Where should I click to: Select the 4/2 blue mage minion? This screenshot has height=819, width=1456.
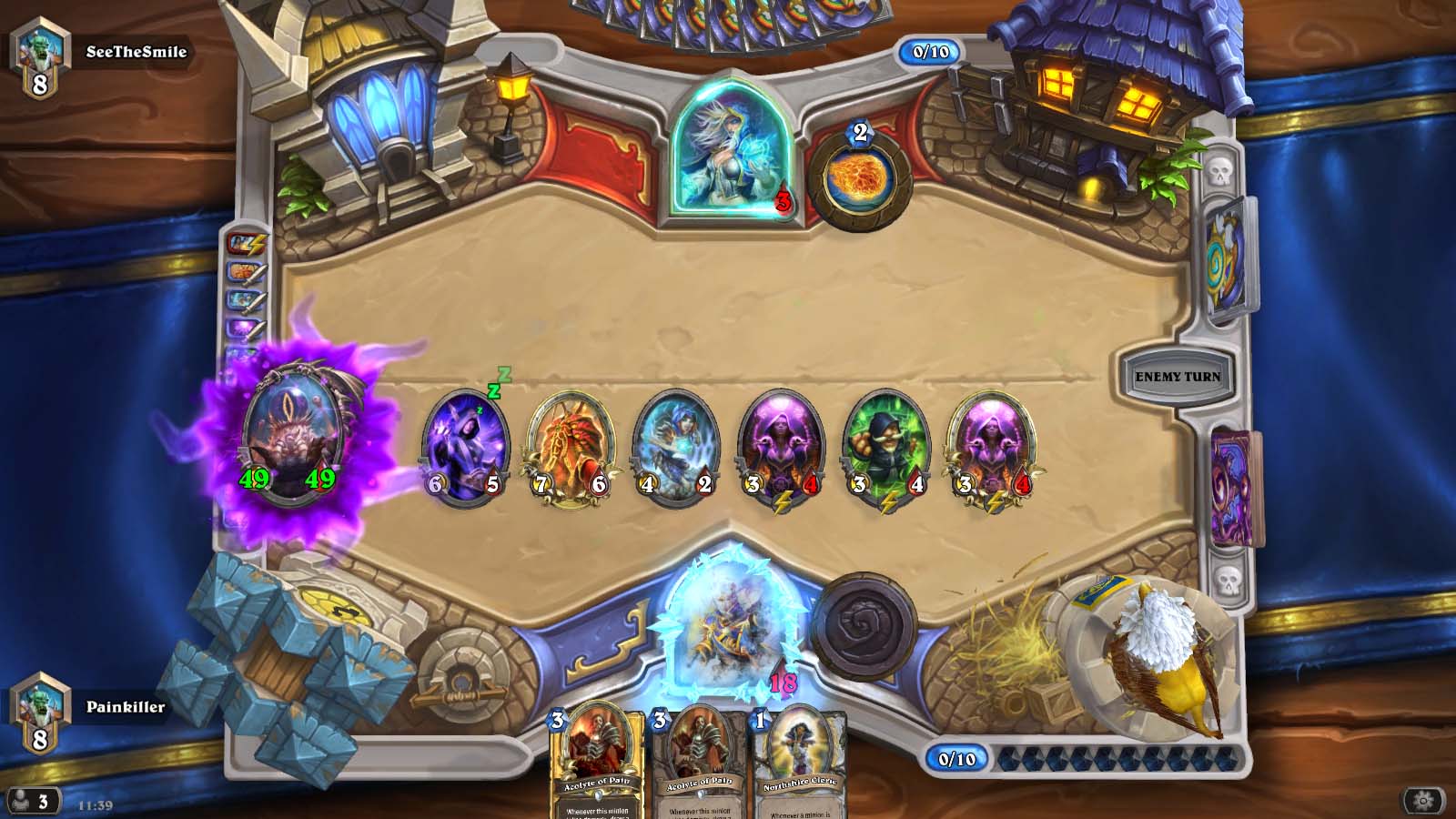tap(676, 447)
